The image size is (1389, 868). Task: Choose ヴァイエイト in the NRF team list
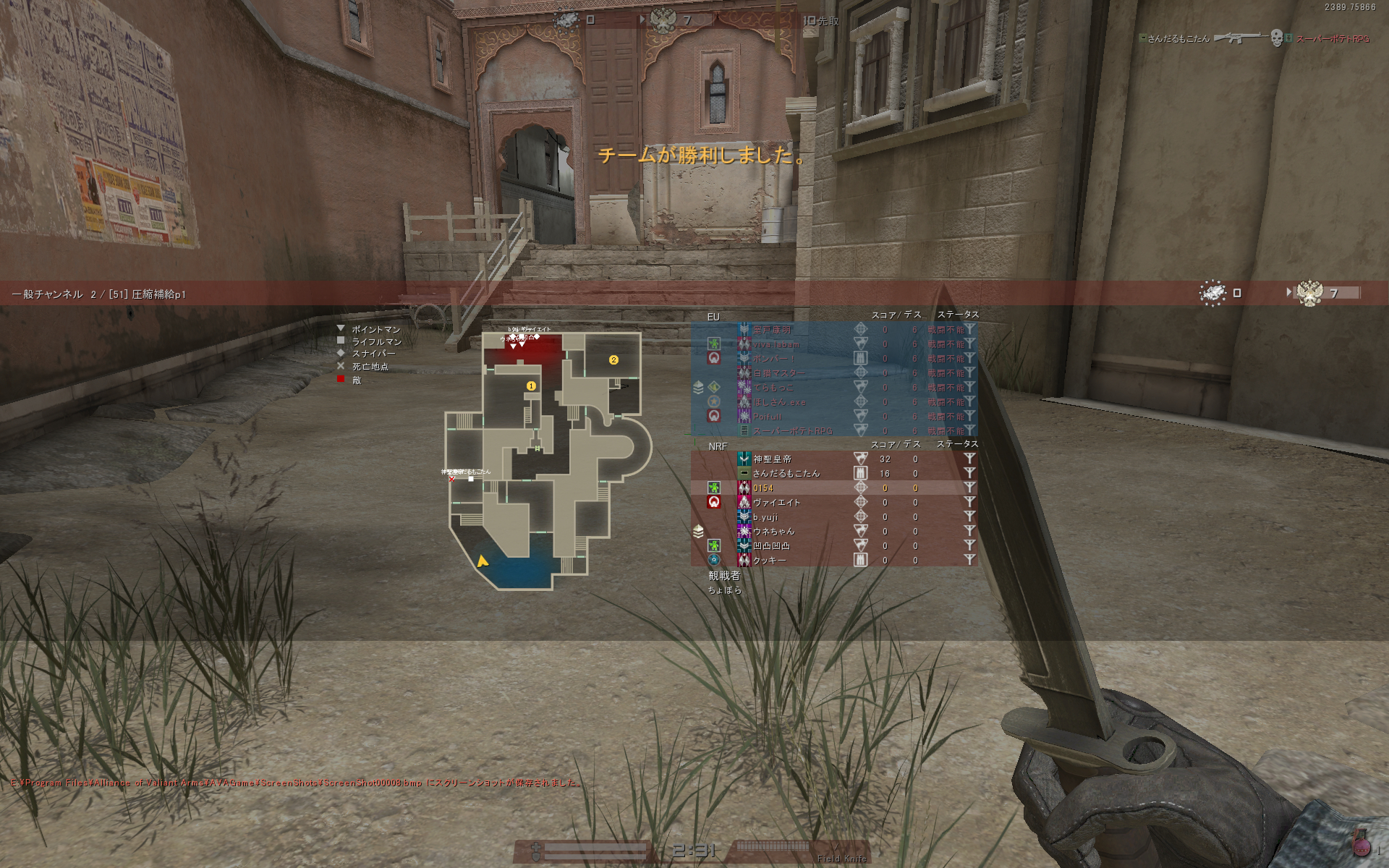[776, 503]
